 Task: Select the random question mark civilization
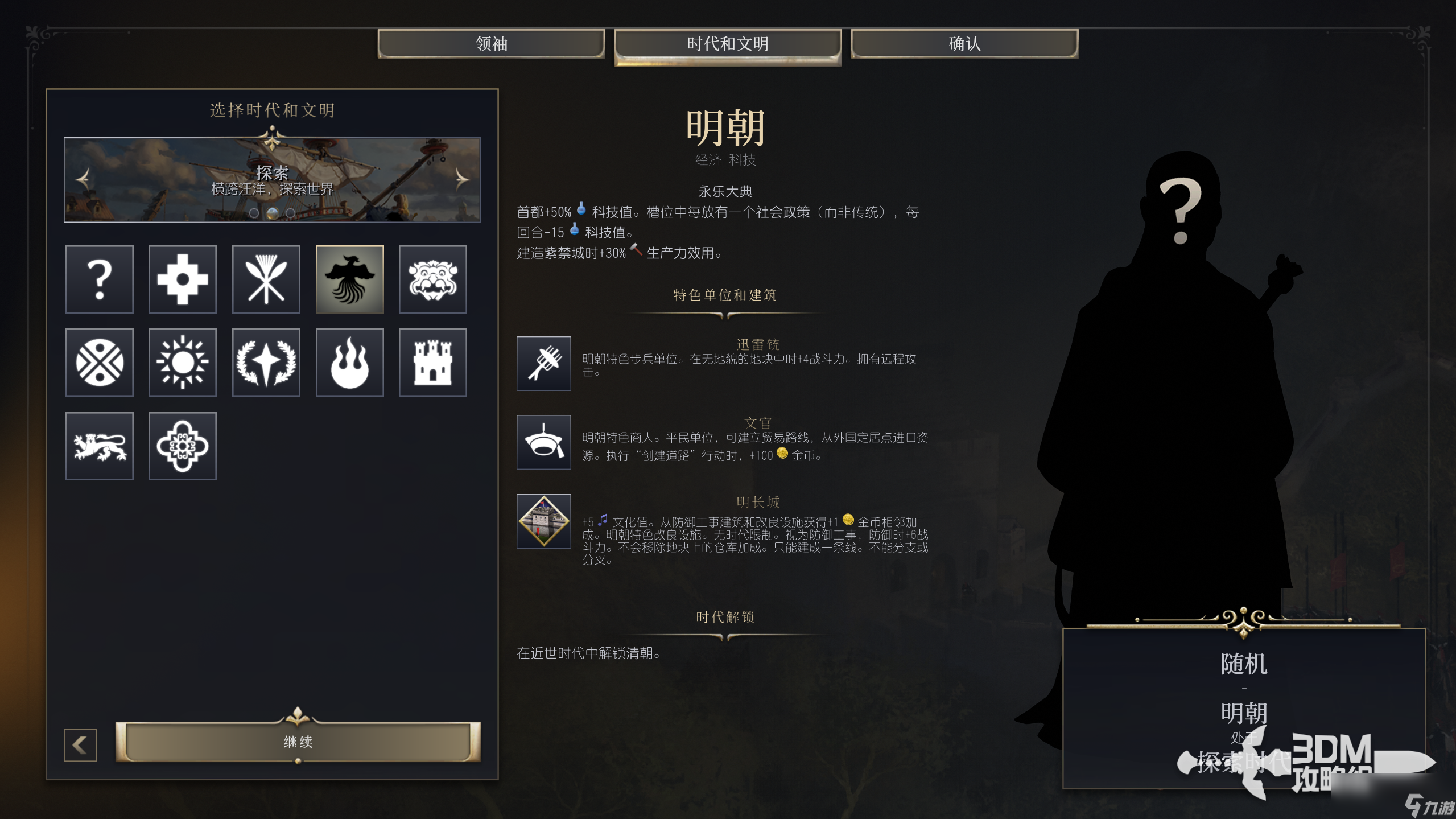[x=100, y=279]
